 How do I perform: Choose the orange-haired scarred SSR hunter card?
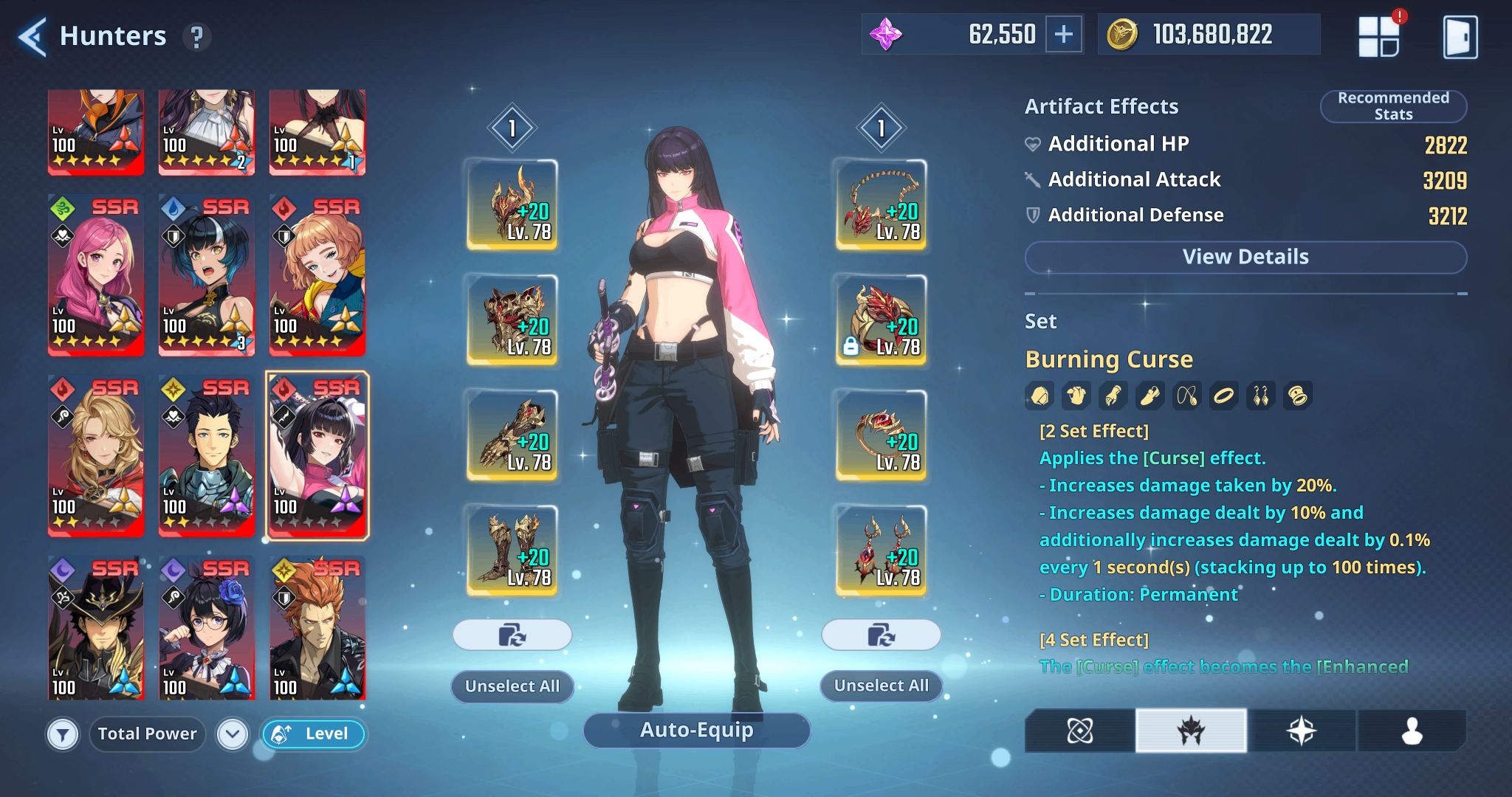point(317,628)
